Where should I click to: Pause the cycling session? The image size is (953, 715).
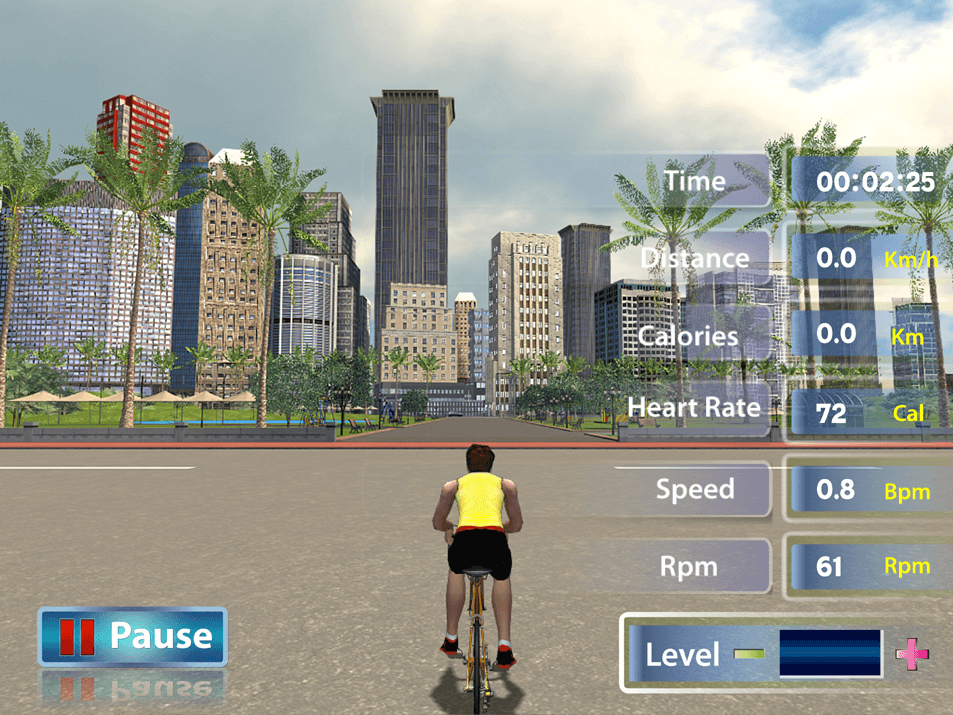(133, 636)
